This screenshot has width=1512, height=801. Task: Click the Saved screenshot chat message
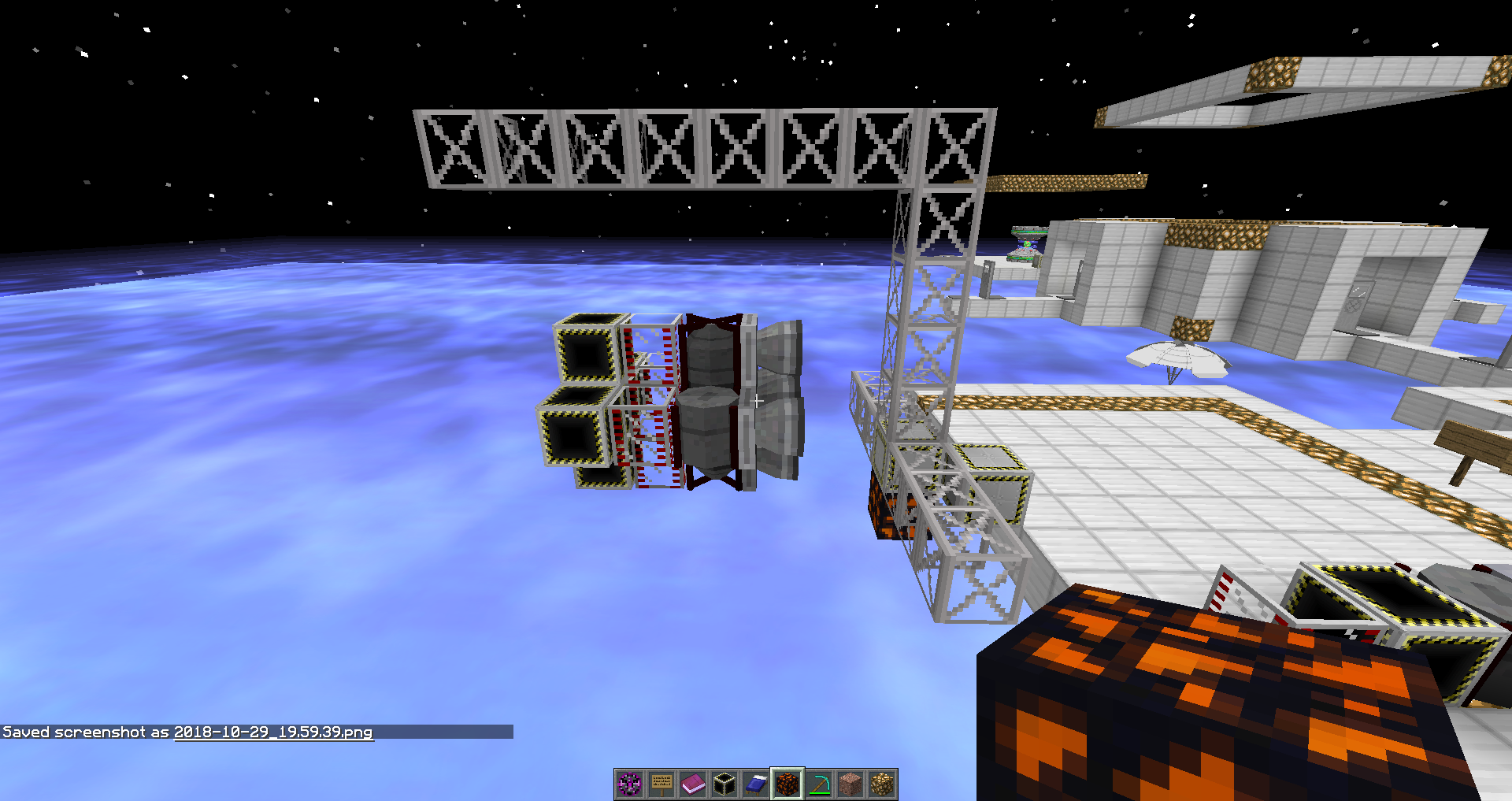[87, 732]
